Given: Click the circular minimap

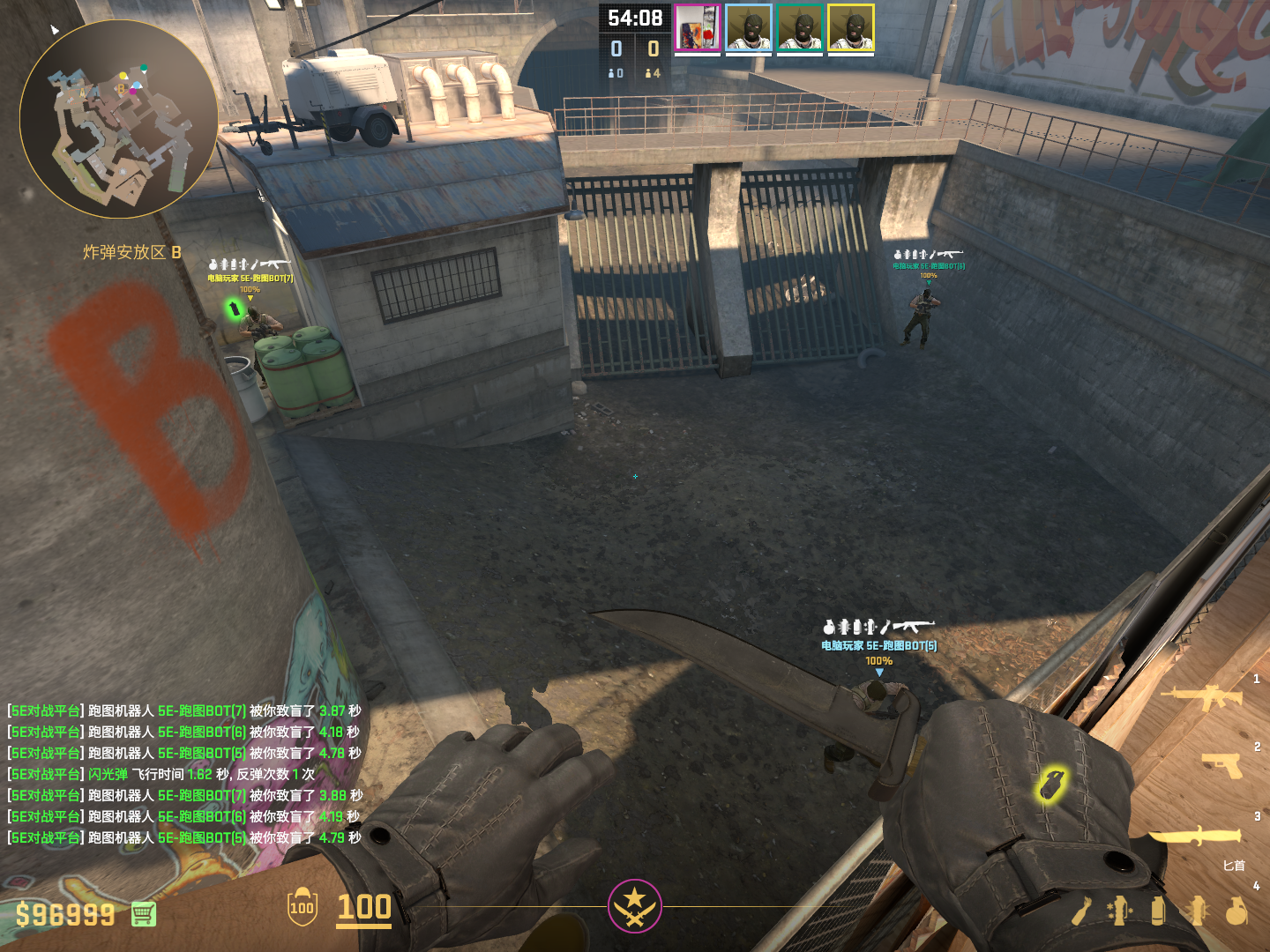Looking at the screenshot, I should tap(119, 119).
